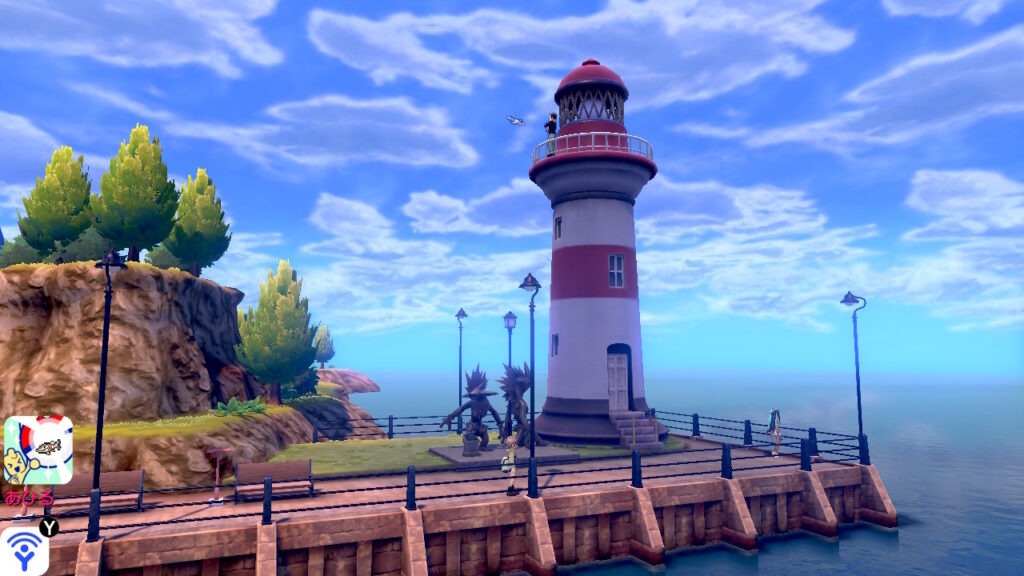Open the Y-Comm wireless icon
The width and height of the screenshot is (1024, 576).
(23, 551)
